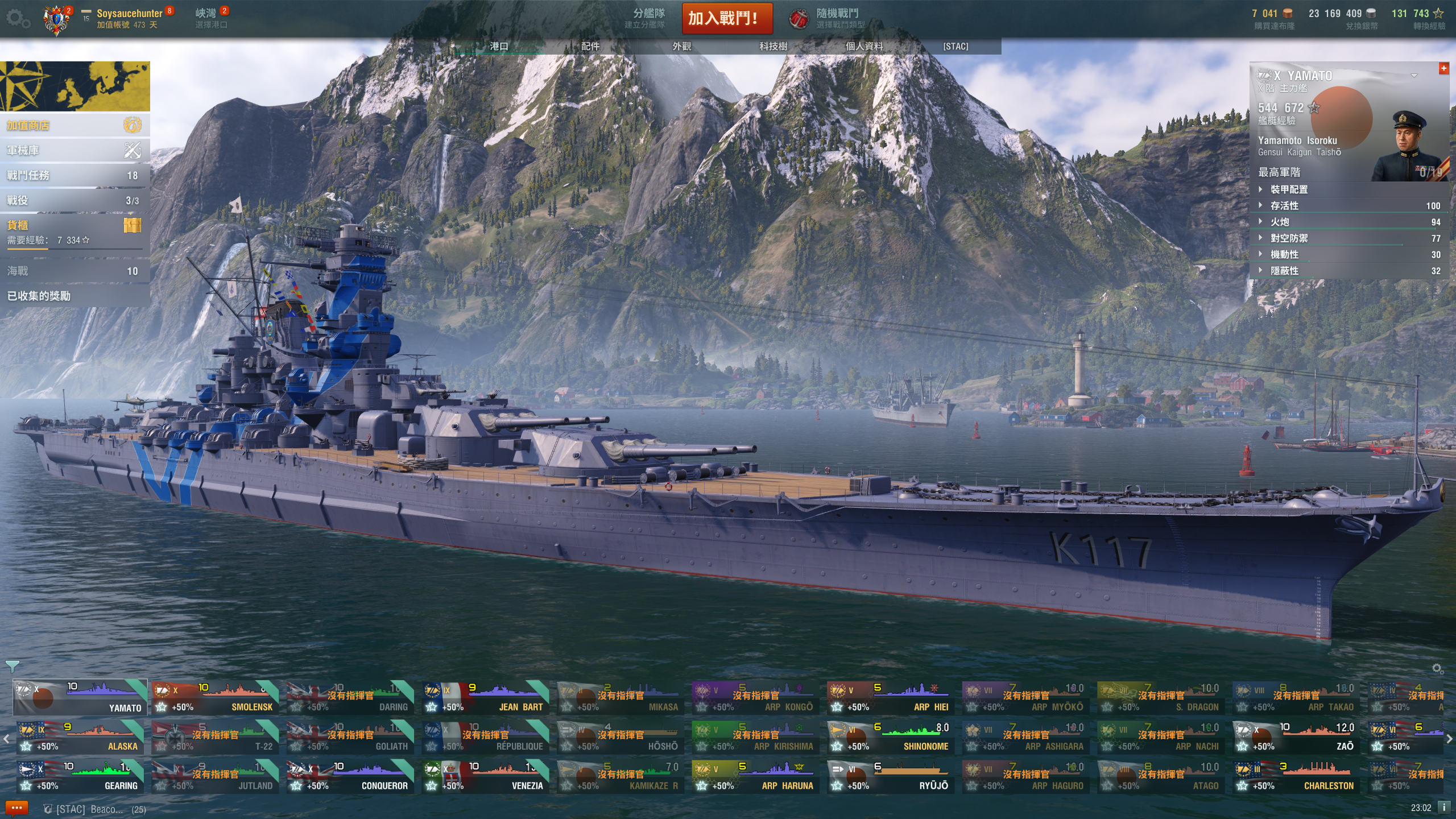This screenshot has height=819, width=1456.
Task: Open the 加值商店 premium shop
Action: coord(74,125)
